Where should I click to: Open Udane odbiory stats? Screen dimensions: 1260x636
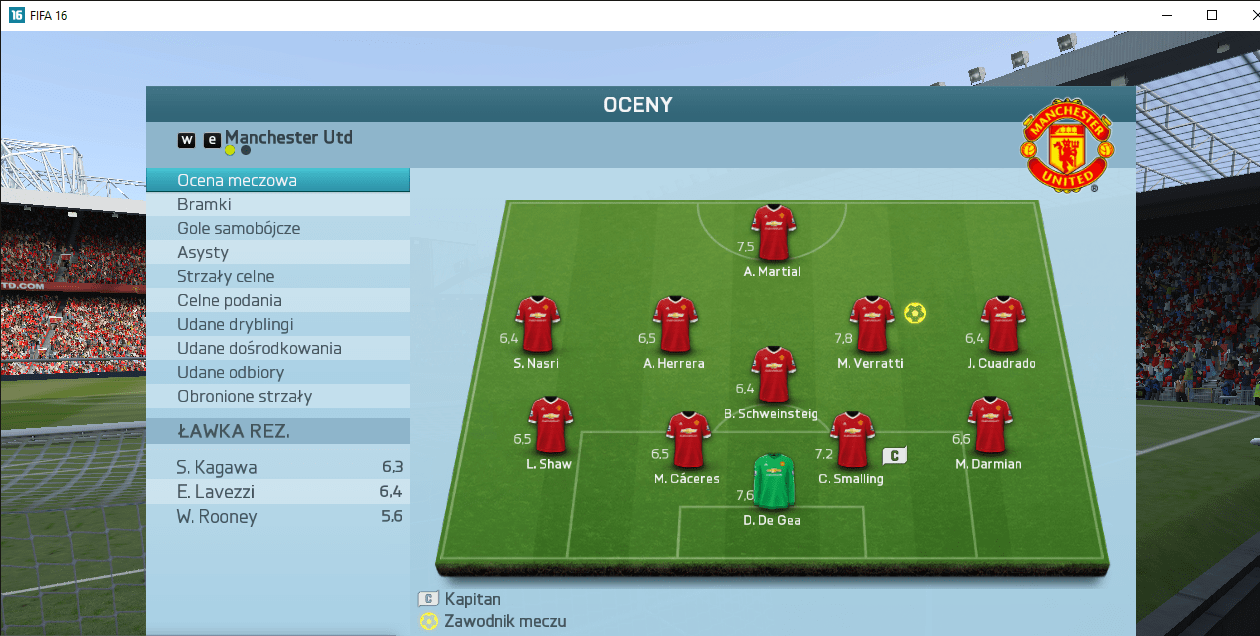coord(277,372)
